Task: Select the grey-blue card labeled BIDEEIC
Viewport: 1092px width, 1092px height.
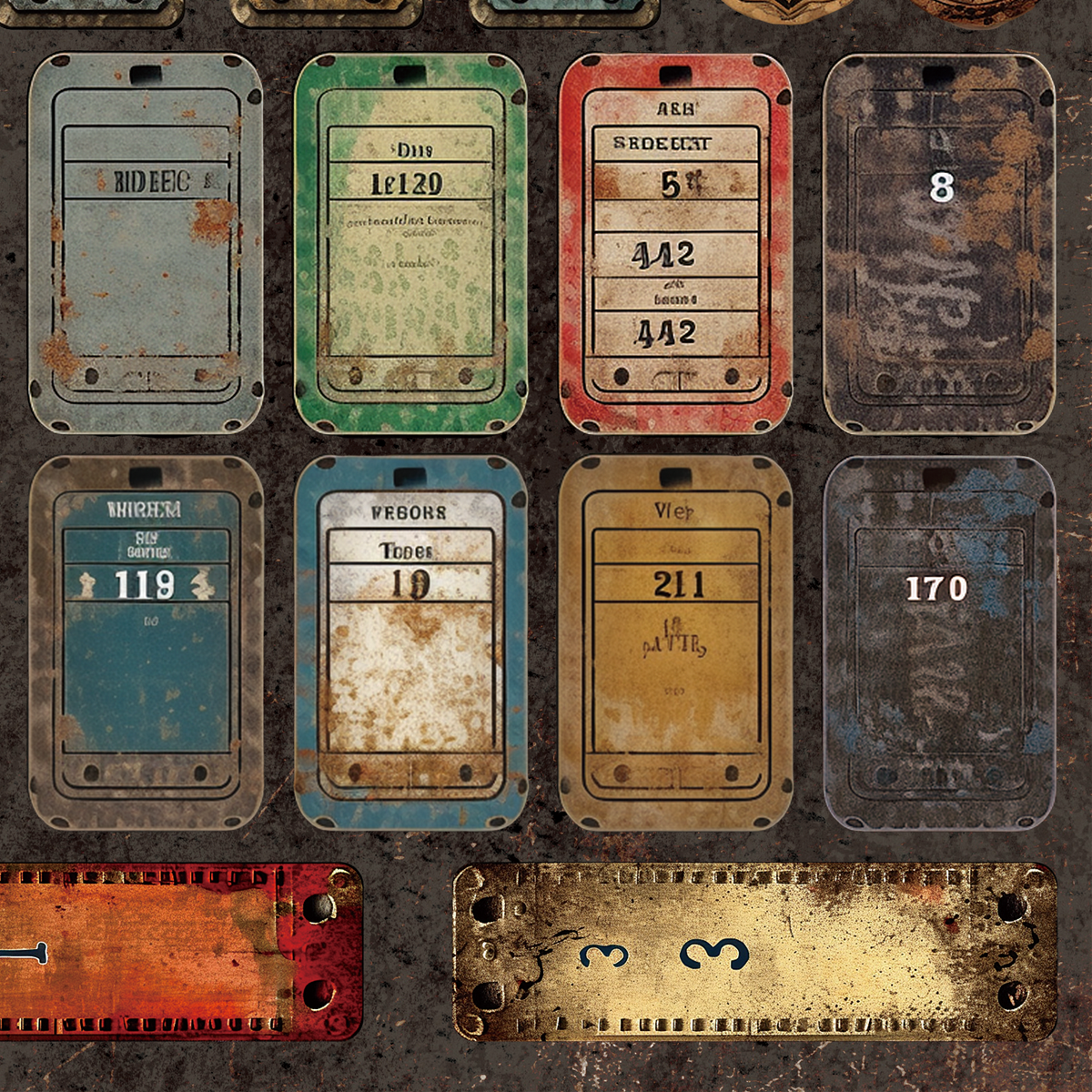Action: (146, 242)
